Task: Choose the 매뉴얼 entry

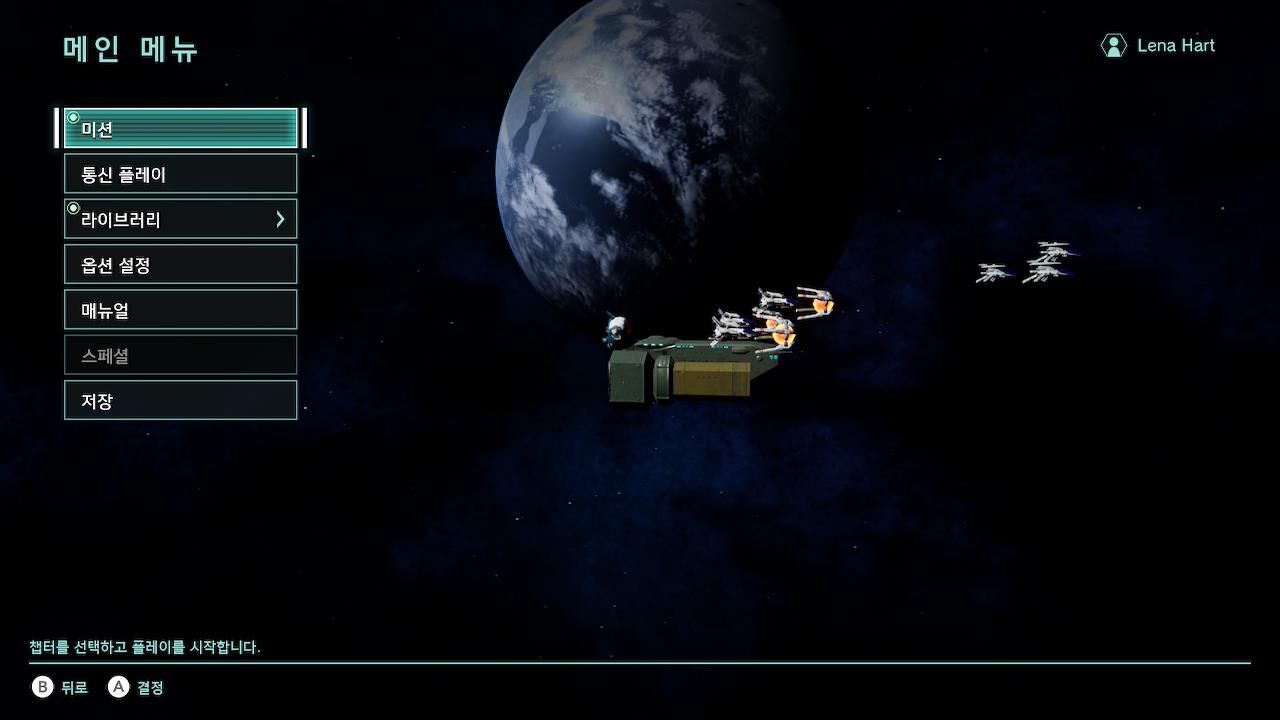Action: tap(180, 310)
